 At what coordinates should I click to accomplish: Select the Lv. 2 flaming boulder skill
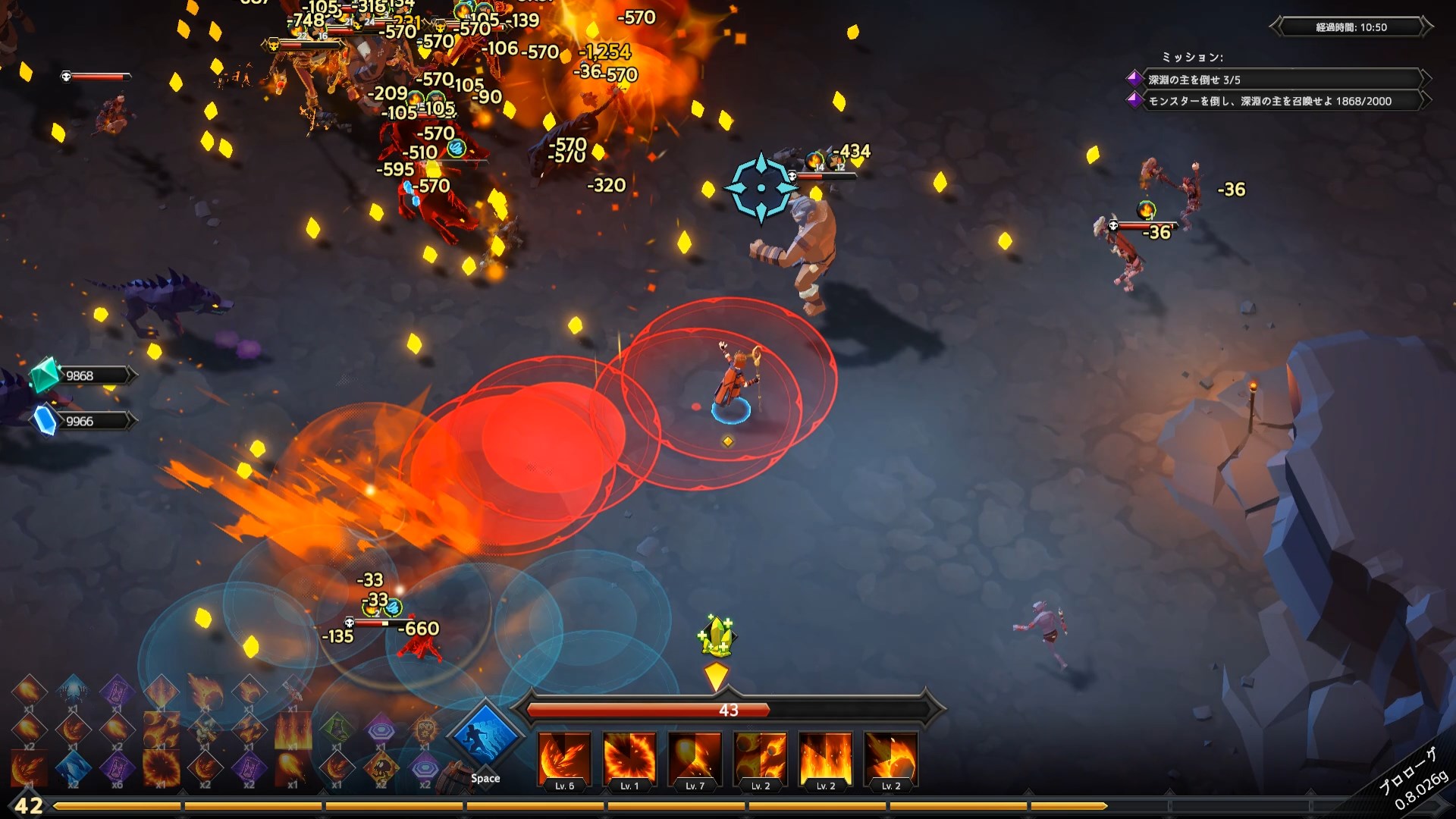[x=891, y=758]
